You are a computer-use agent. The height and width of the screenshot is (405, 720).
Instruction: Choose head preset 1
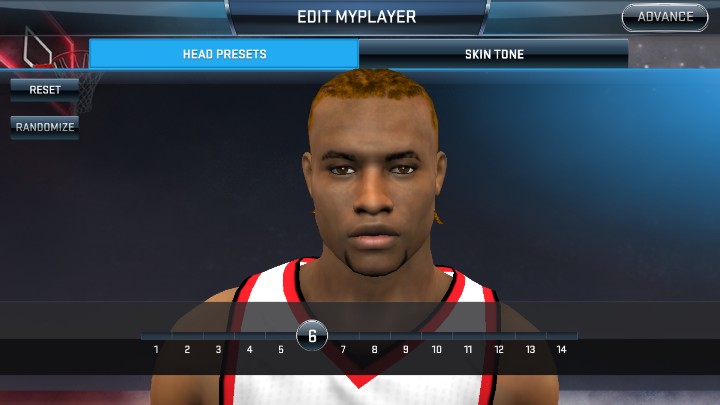click(x=156, y=349)
